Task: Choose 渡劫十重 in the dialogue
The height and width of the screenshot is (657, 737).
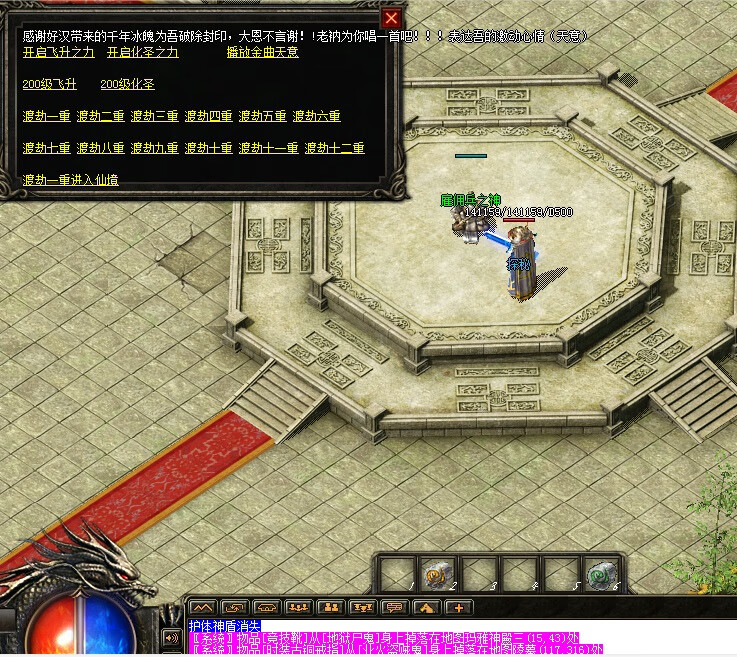Action: [208, 148]
